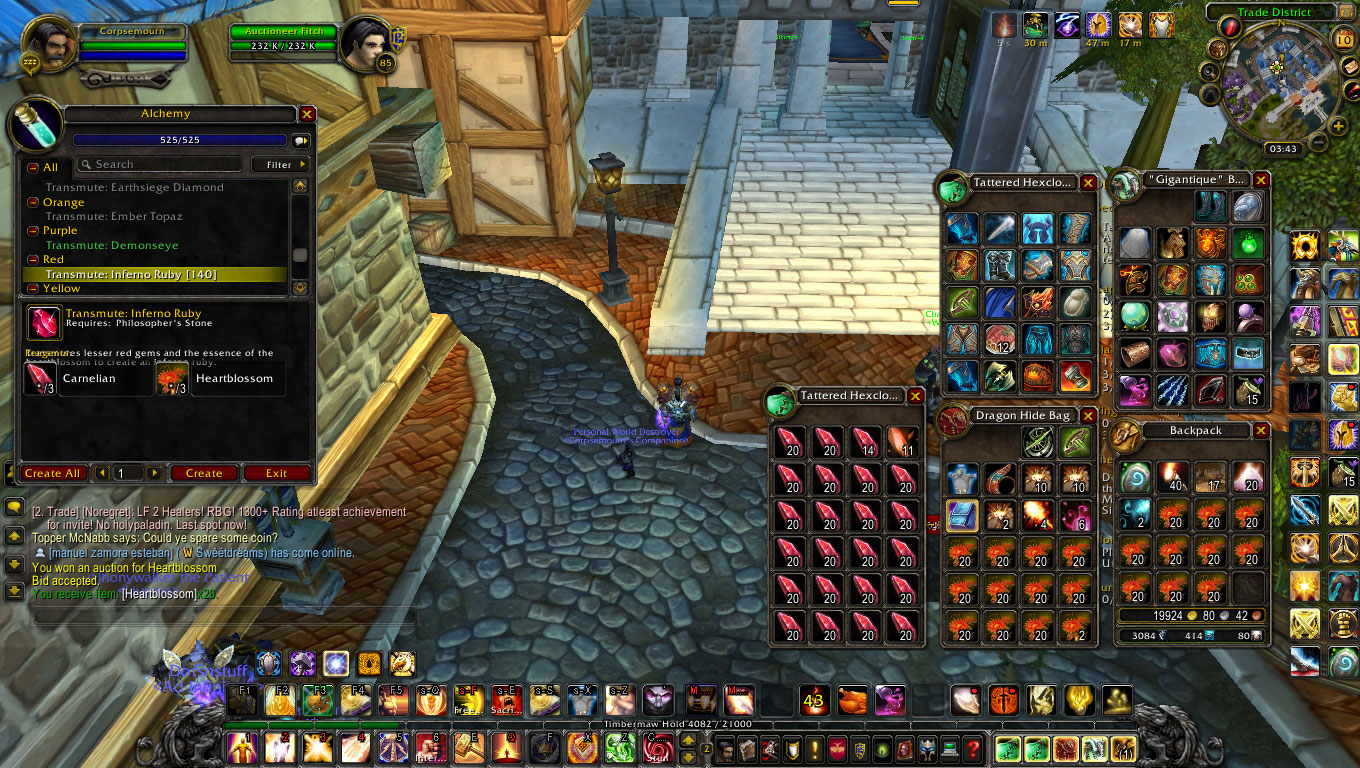Screen dimensions: 1360x768
Task: Zoom in the minimap with plus button
Action: pyautogui.click(x=1338, y=126)
